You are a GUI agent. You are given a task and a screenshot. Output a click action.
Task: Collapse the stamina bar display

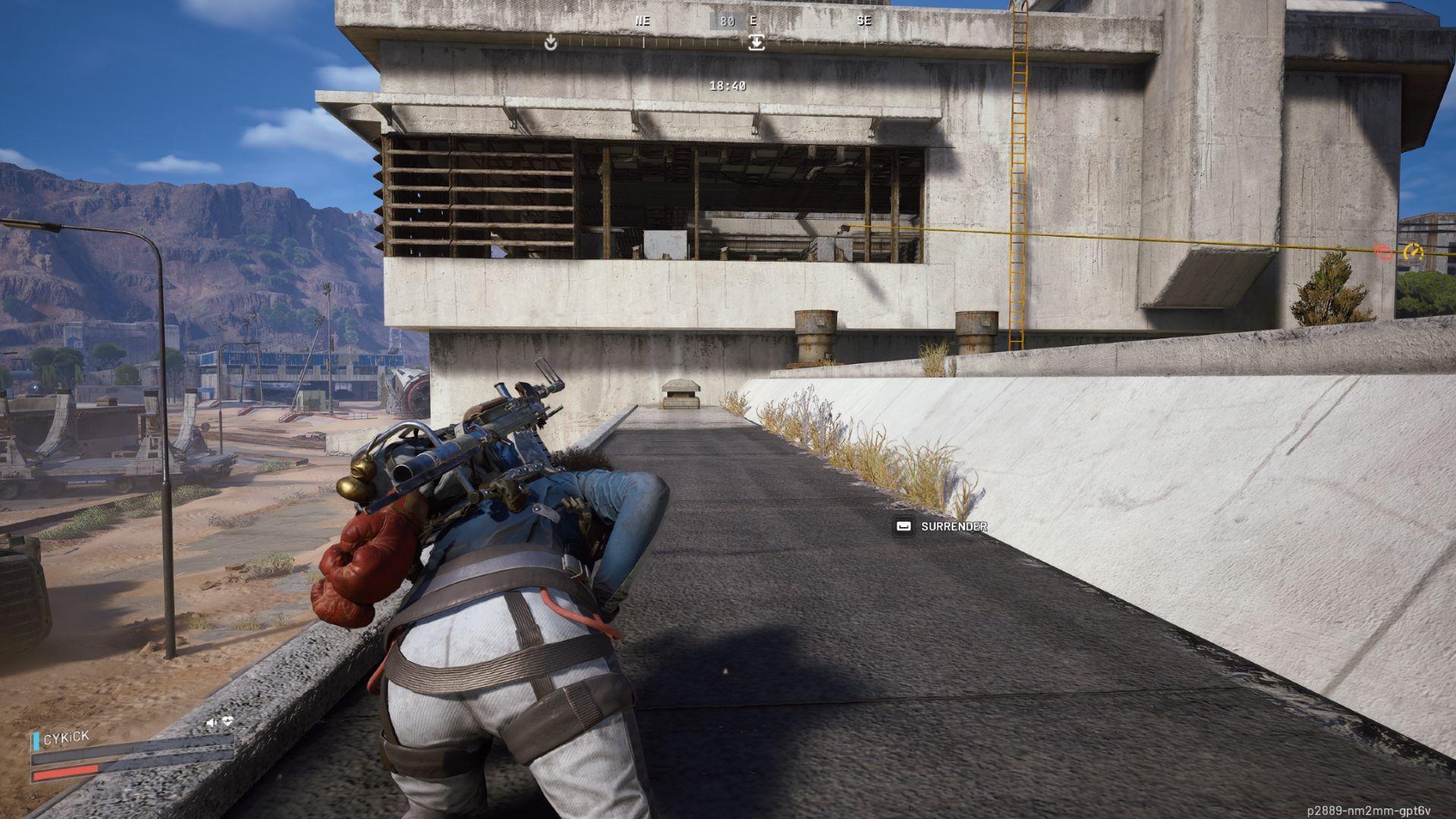pos(71,758)
